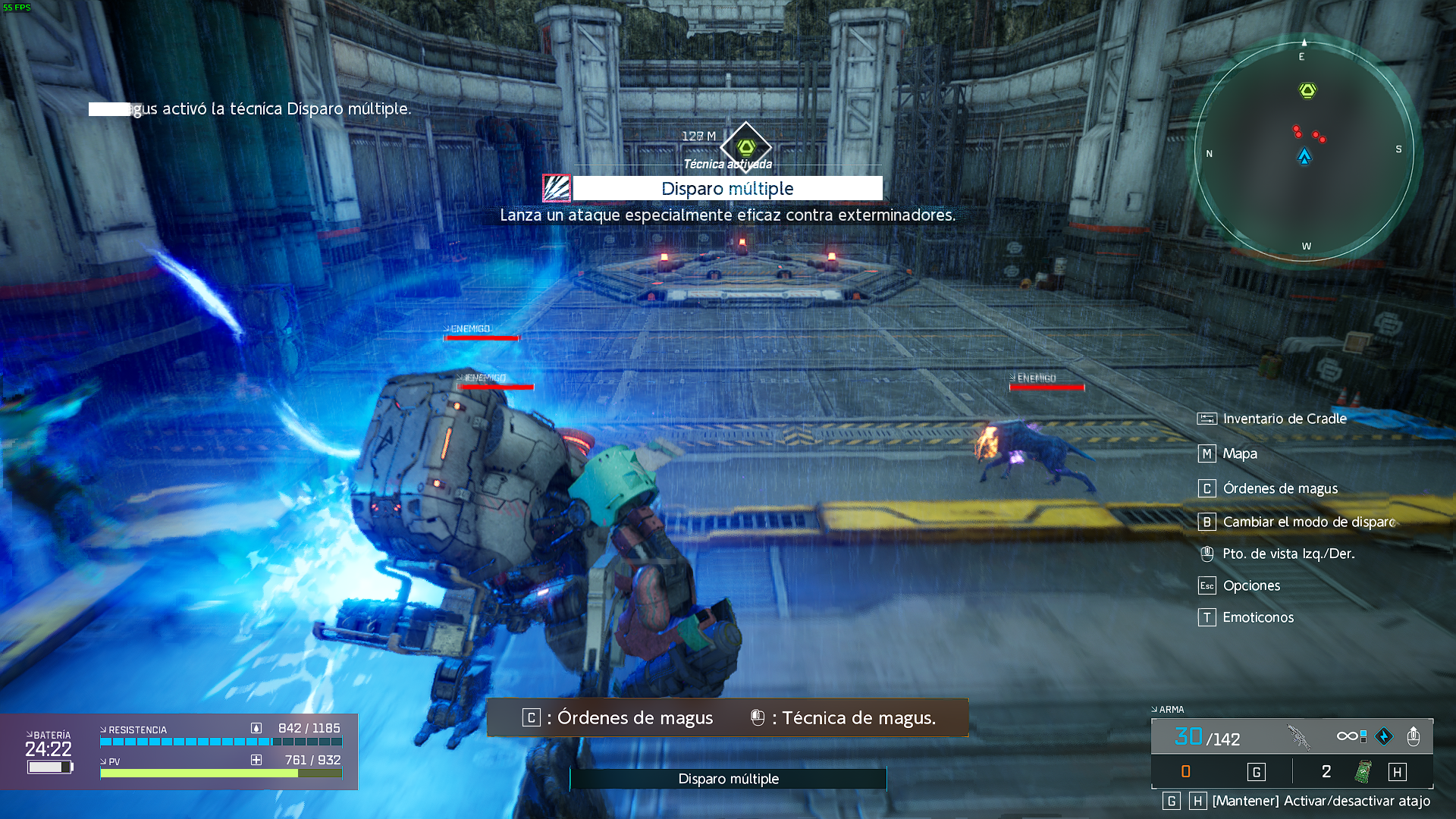Click the yellow objective waypoint diamond
This screenshot has height=819, width=1456.
746,146
